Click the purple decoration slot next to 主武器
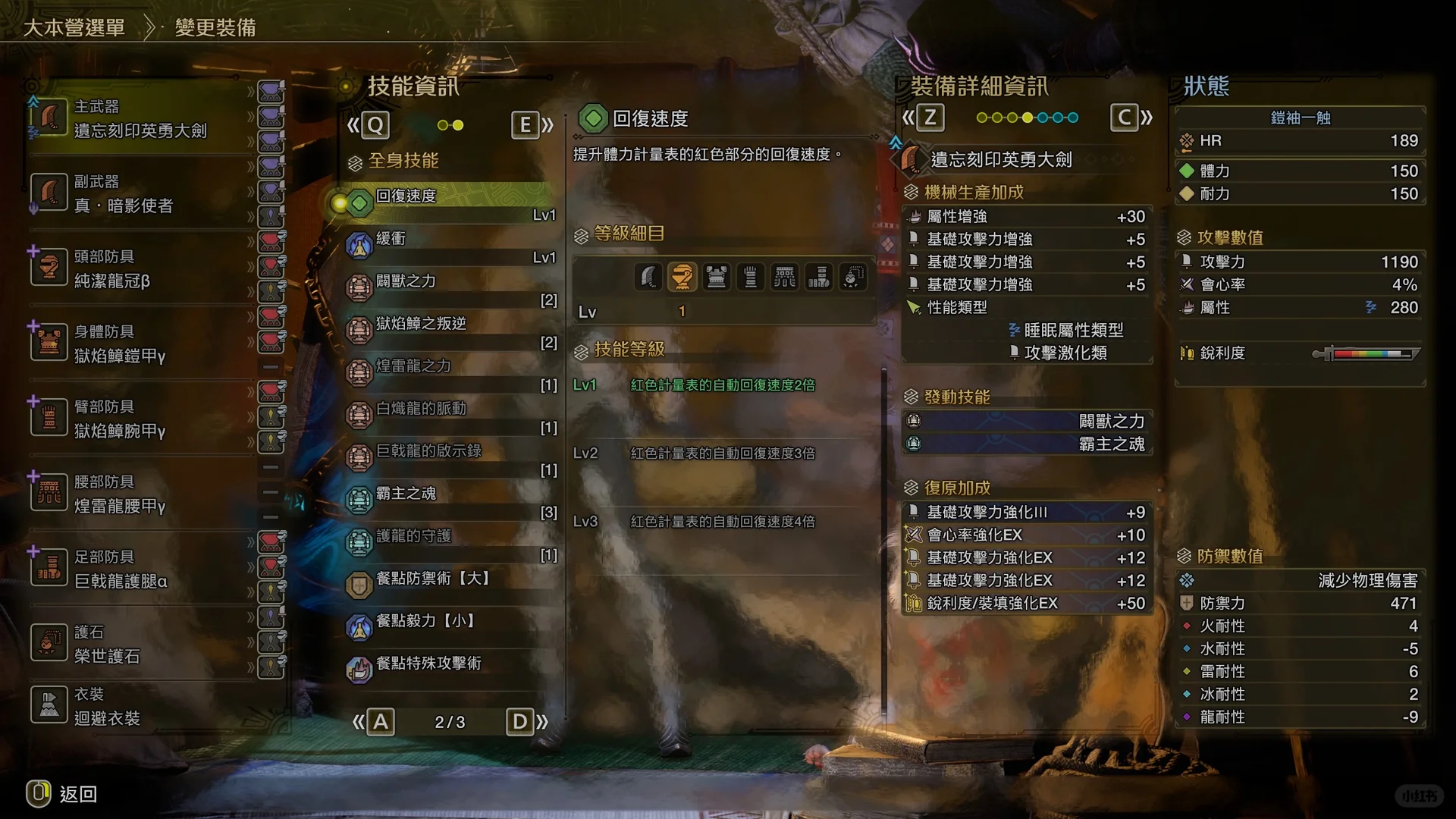1456x819 pixels. 271,93
